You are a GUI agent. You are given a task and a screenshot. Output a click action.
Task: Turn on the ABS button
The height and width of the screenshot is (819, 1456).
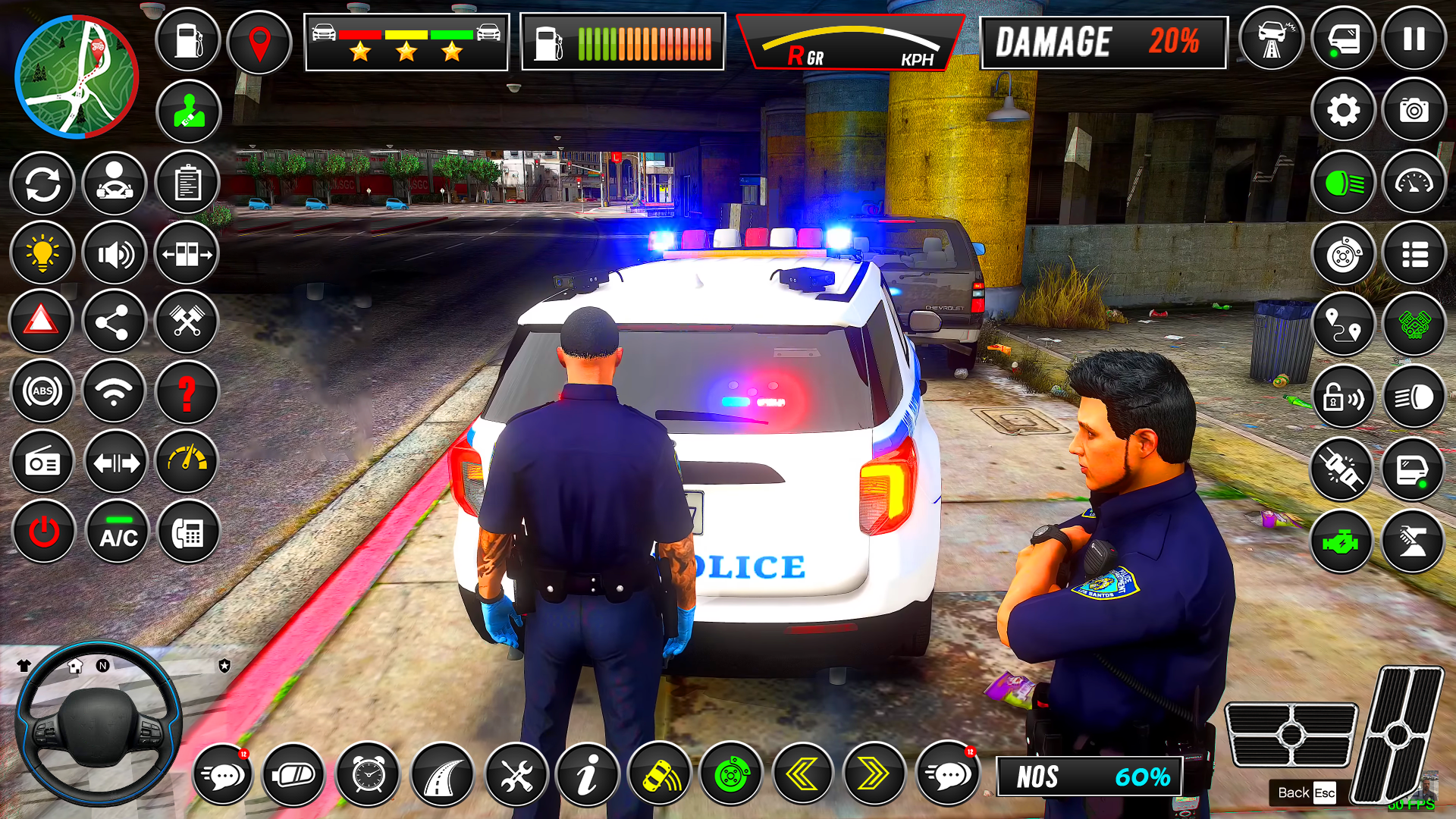click(x=42, y=391)
